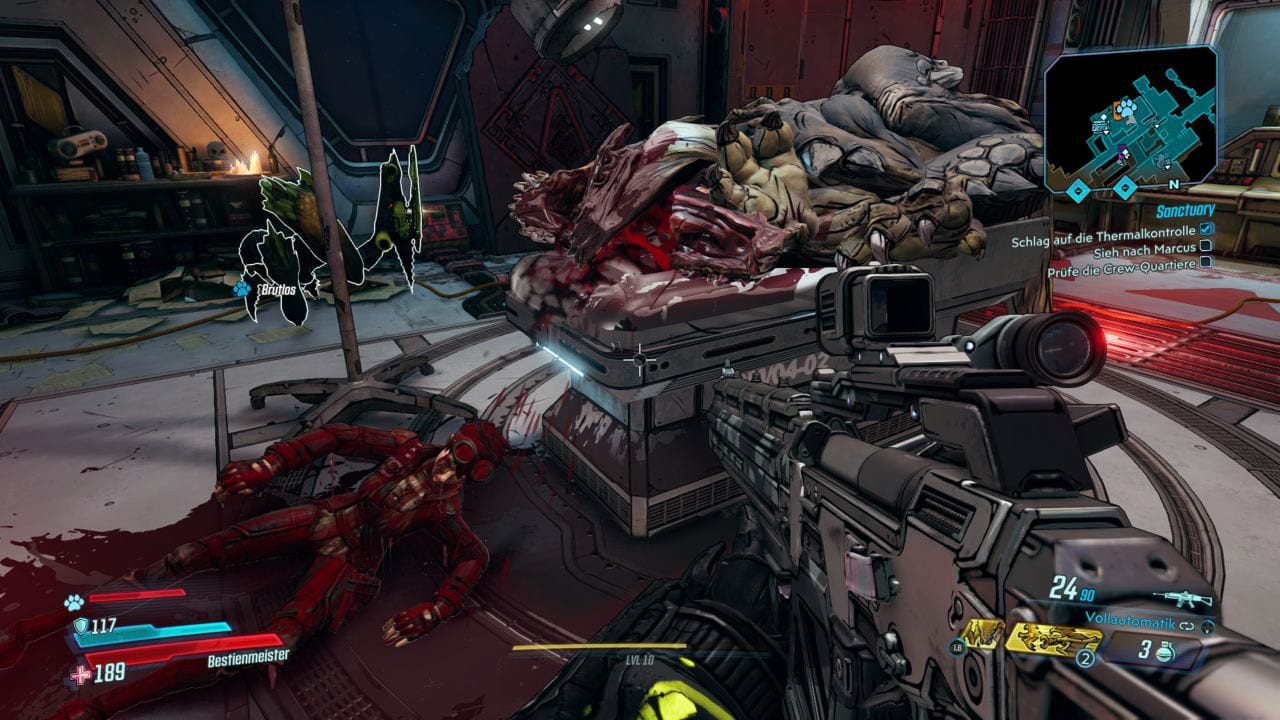
Task: Select the 'Prüfe die Crew-Quartiere' objective
Action: click(1121, 262)
